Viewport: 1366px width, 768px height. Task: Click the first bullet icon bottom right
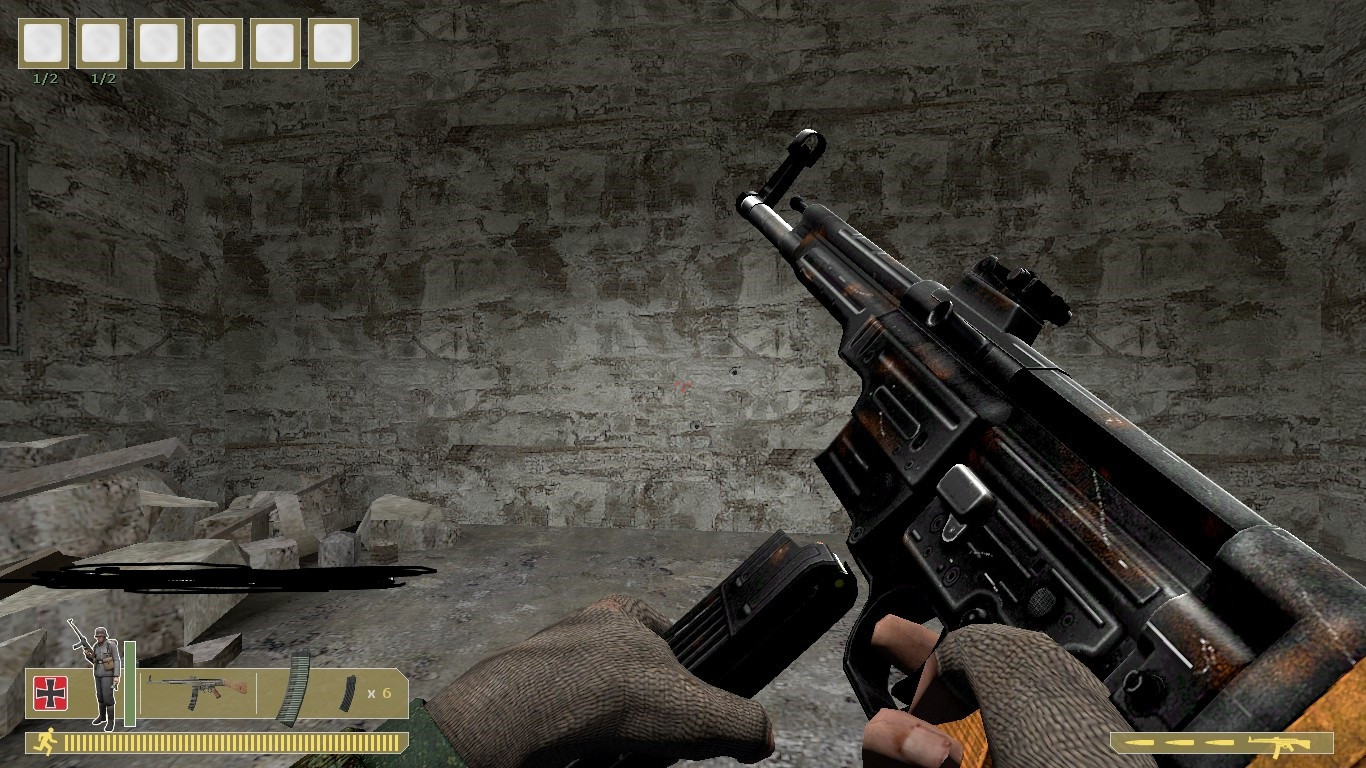click(1139, 742)
